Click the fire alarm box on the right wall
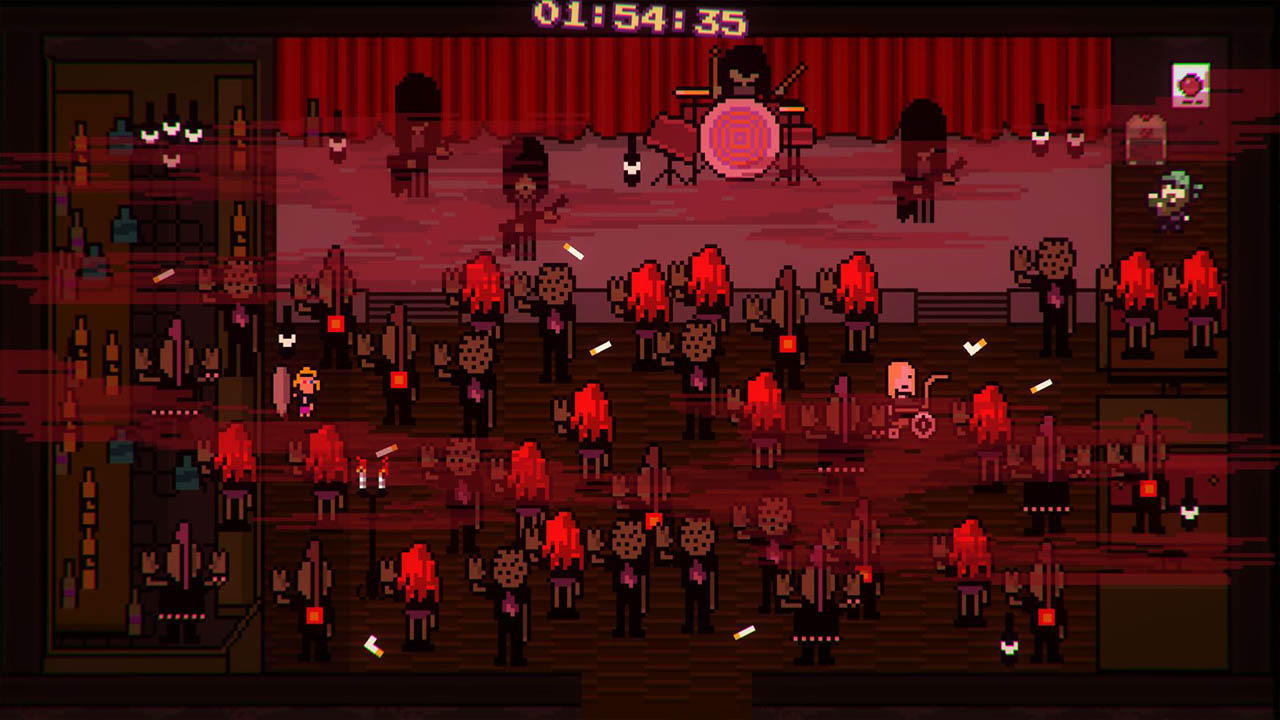The width and height of the screenshot is (1280, 720). coord(1189,83)
